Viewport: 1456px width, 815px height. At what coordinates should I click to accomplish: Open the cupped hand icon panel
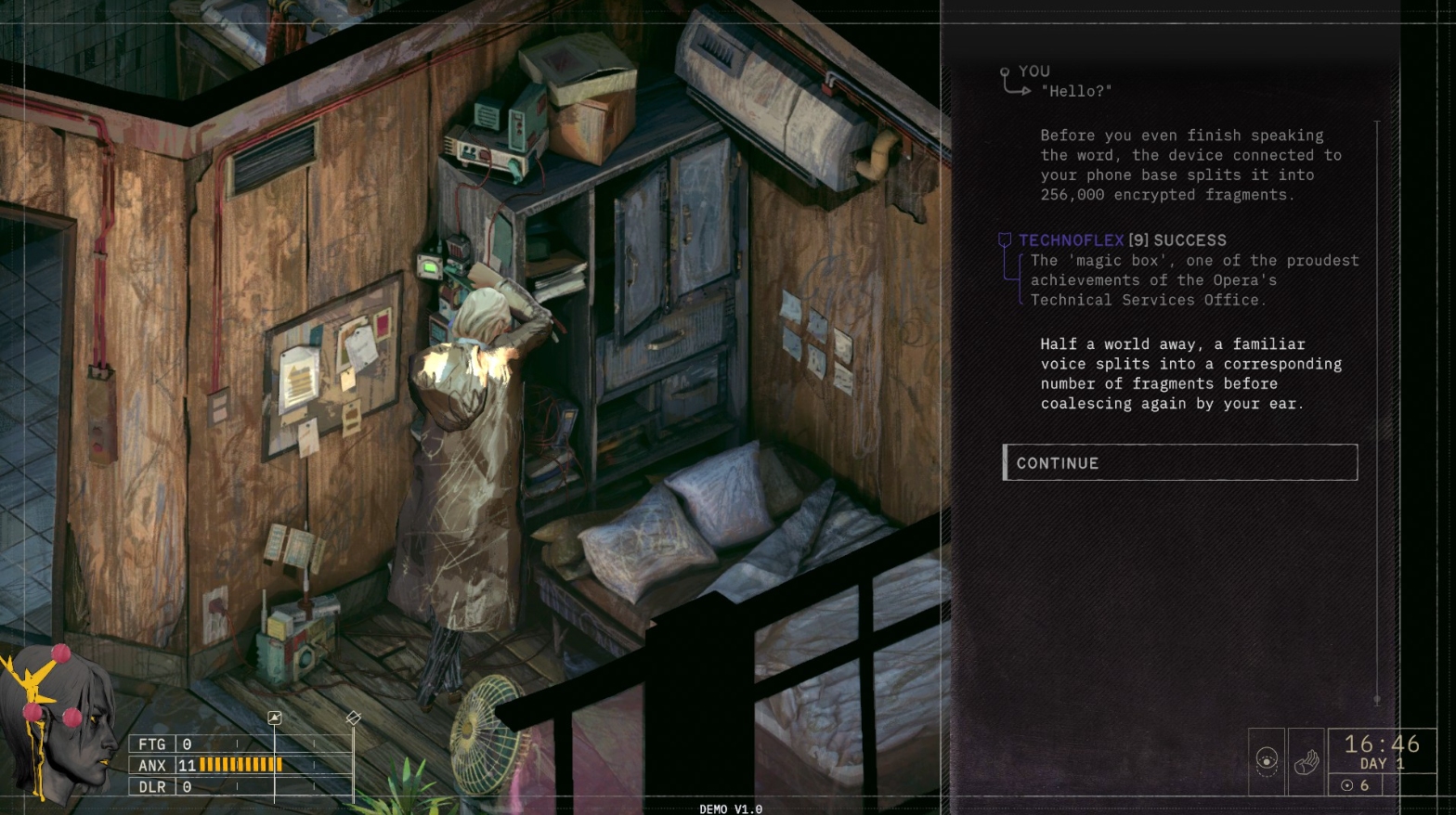point(1306,762)
